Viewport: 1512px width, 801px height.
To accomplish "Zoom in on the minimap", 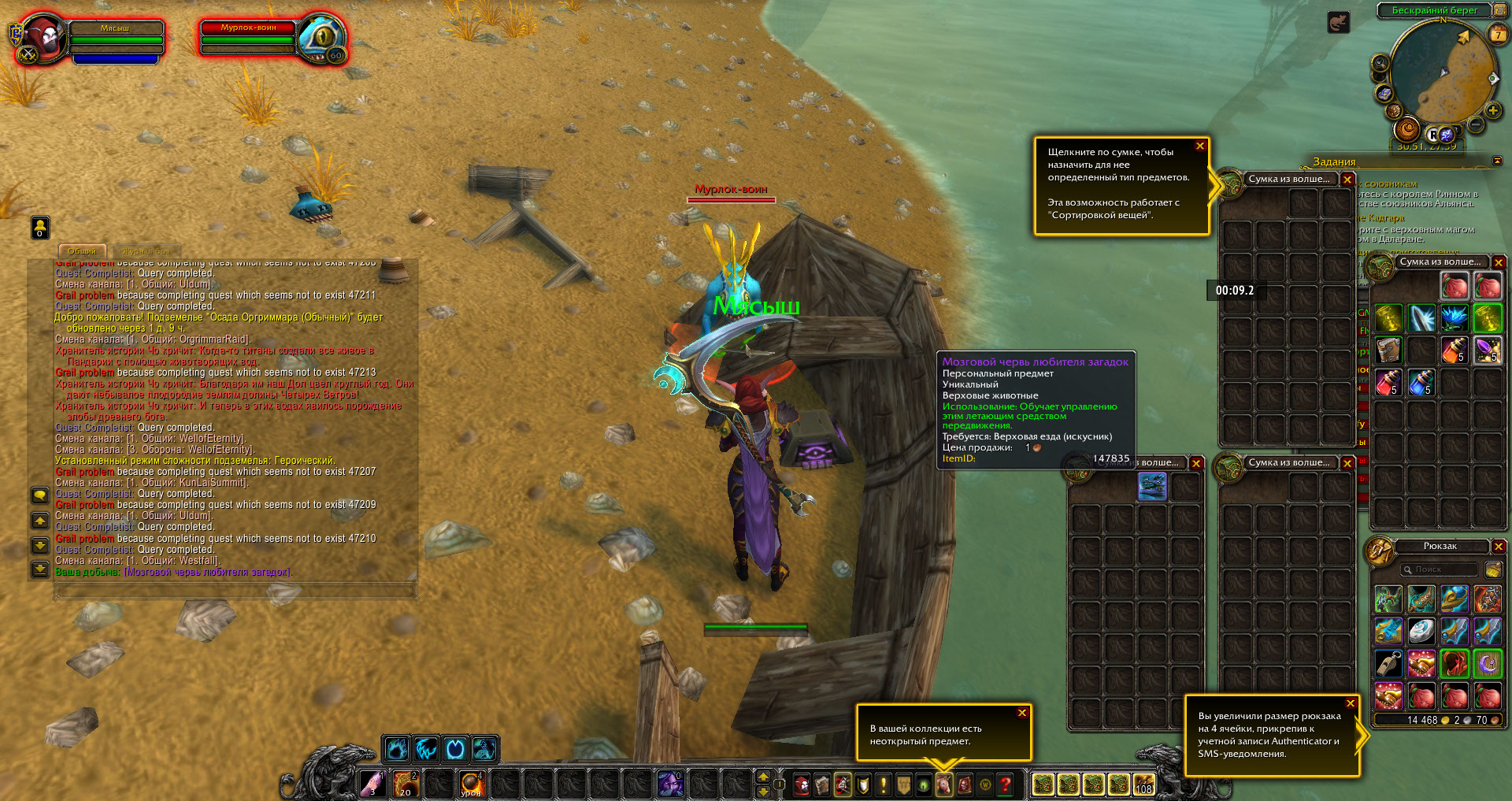I will tap(1492, 110).
